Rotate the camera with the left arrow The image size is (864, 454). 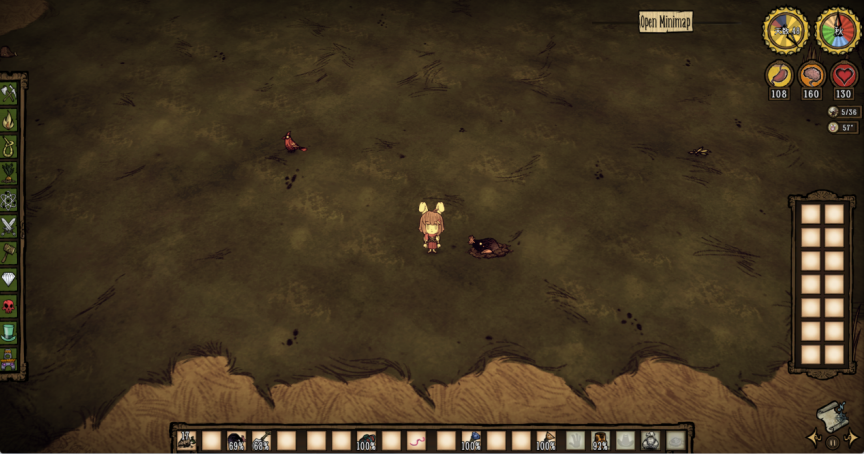click(814, 438)
